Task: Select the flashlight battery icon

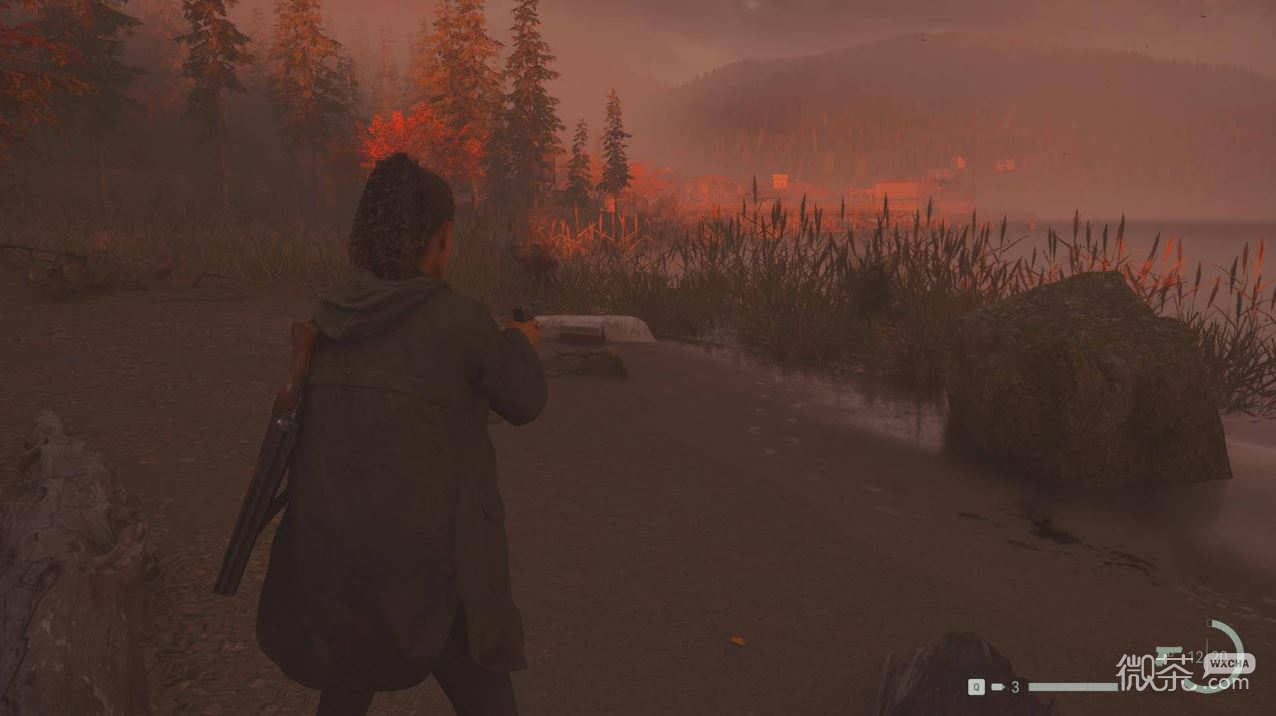Action: pos(996,687)
